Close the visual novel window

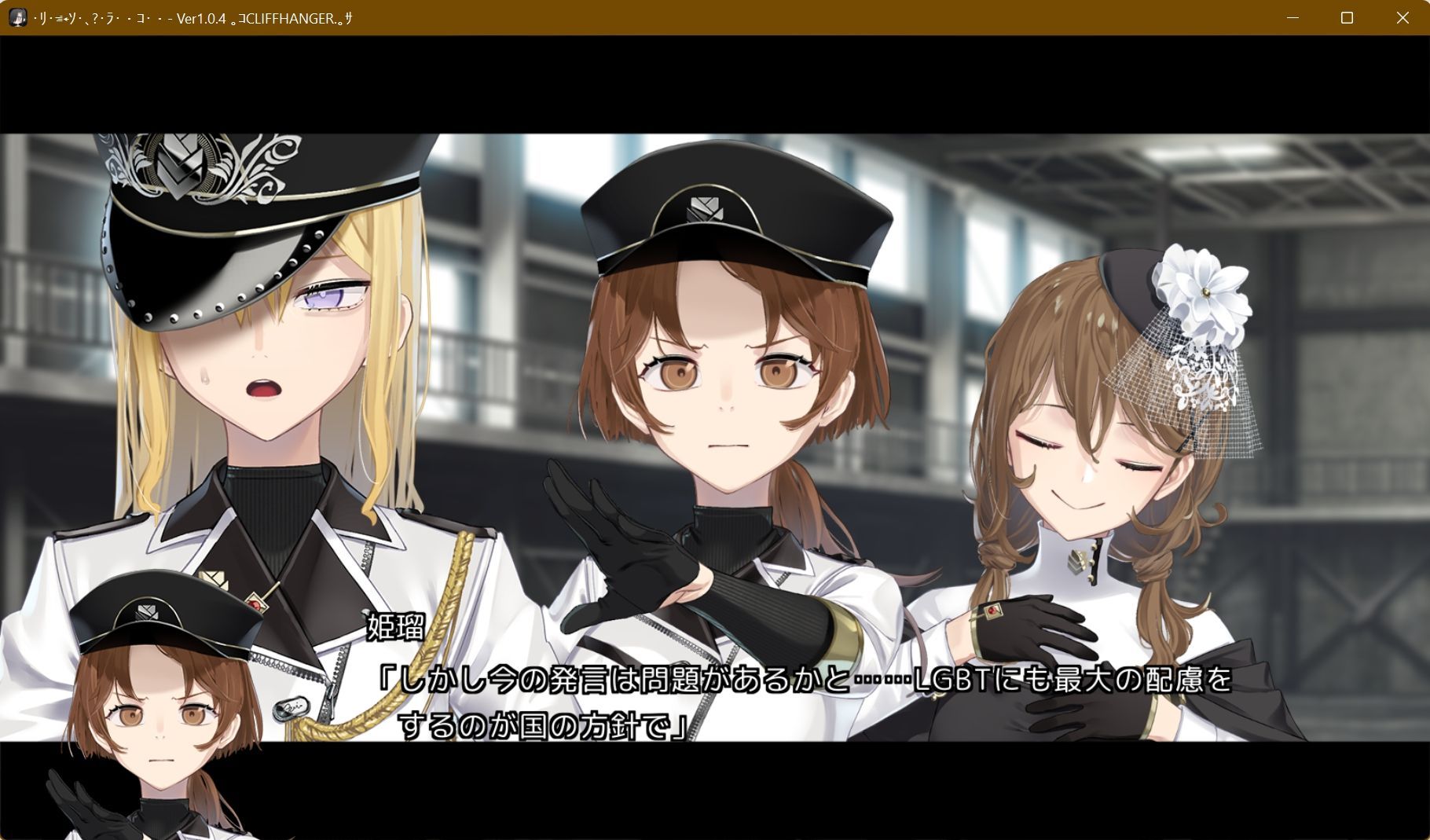(1403, 18)
